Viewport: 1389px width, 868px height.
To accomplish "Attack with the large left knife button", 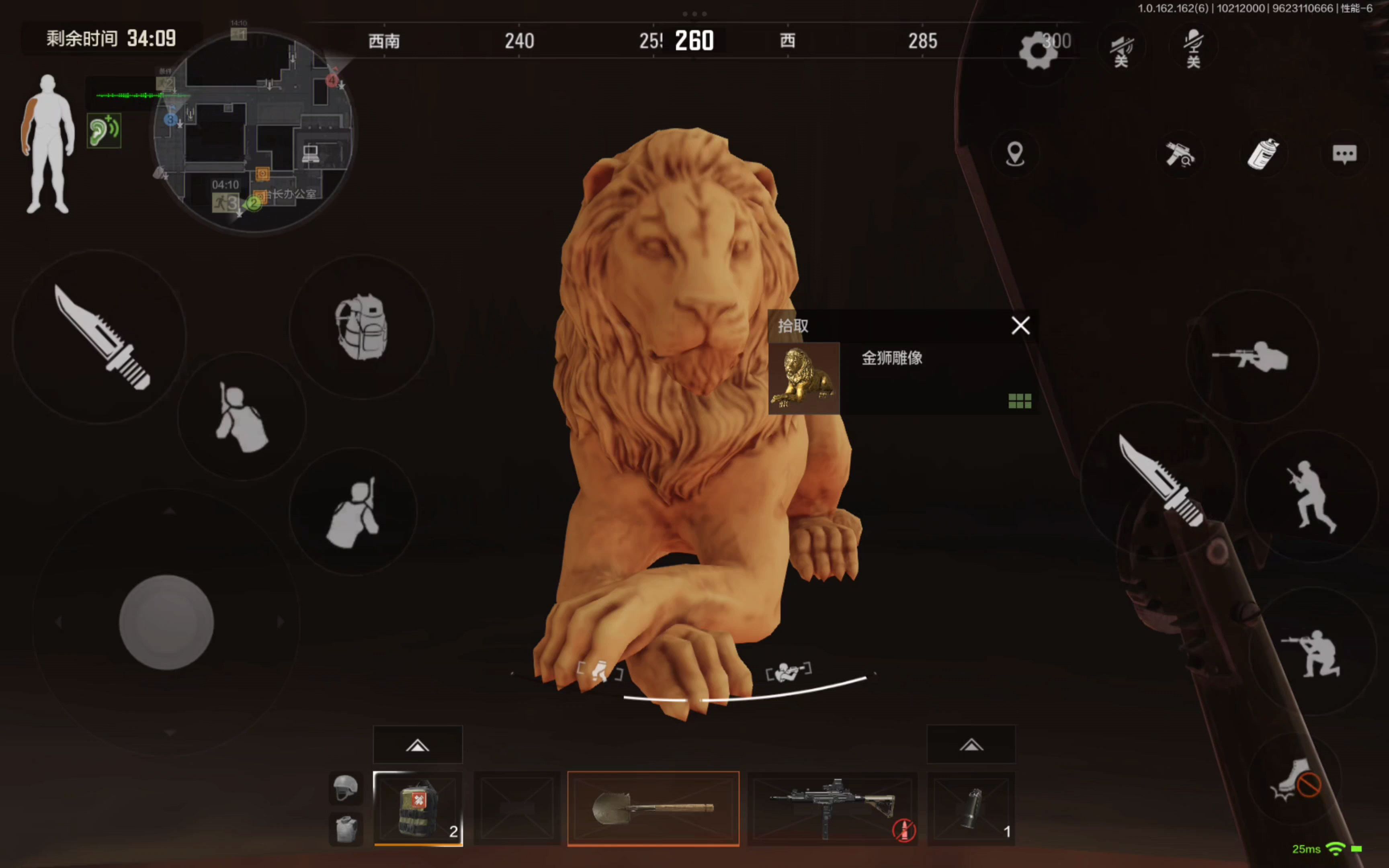I will (x=100, y=338).
